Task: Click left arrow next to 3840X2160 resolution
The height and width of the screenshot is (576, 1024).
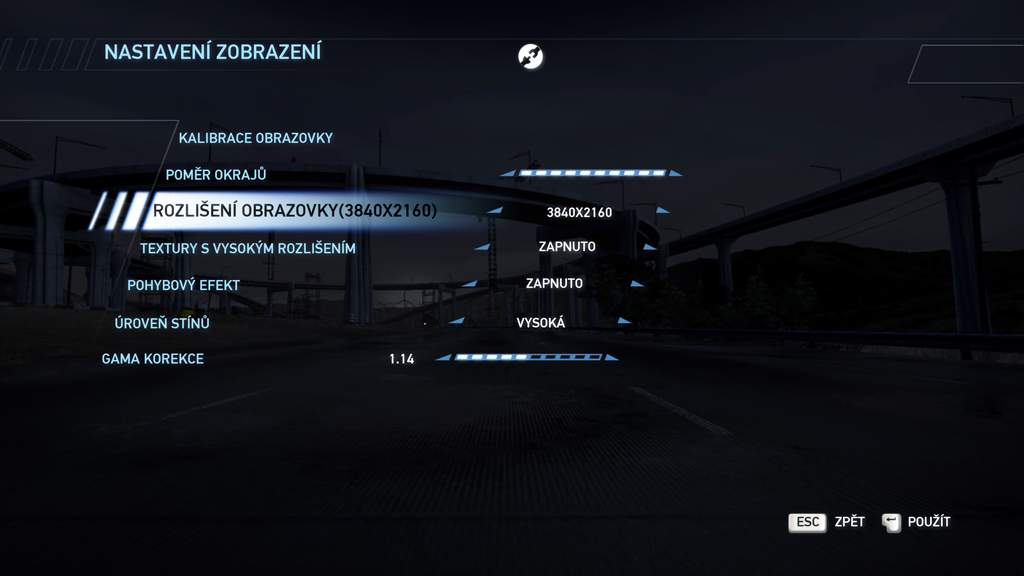Action: (x=495, y=210)
